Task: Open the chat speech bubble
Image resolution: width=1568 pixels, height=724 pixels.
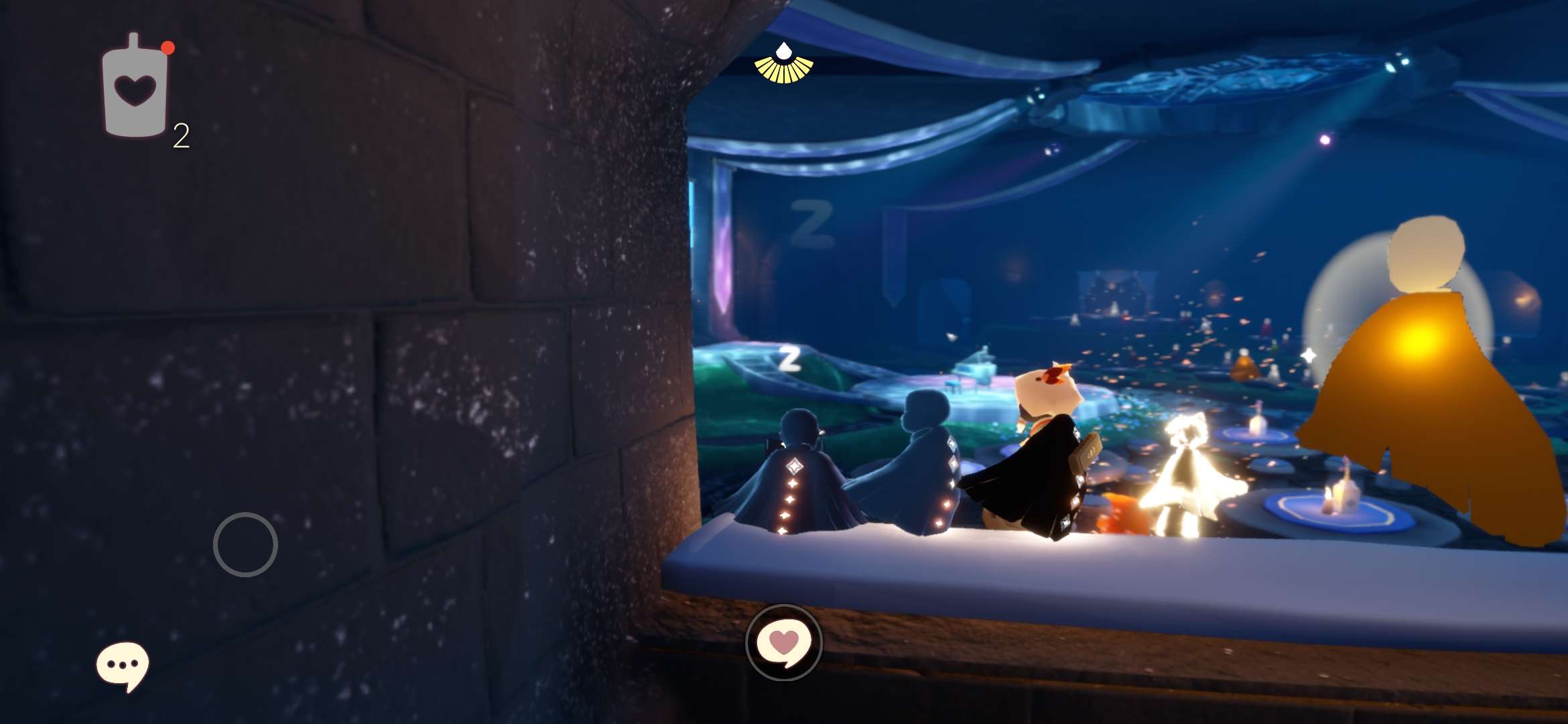Action: pos(122,666)
